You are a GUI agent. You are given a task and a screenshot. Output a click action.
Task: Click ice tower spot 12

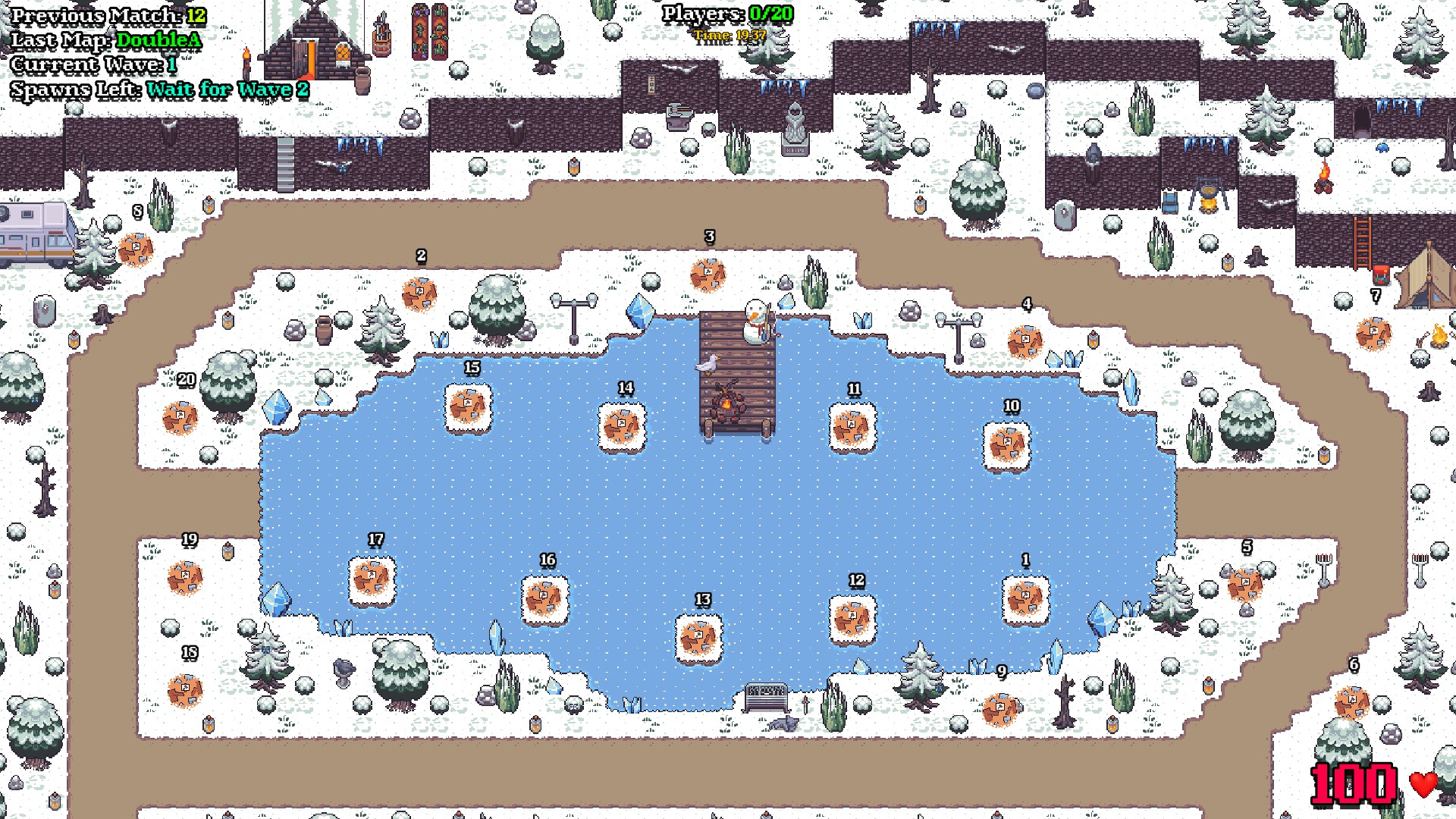pos(852,619)
